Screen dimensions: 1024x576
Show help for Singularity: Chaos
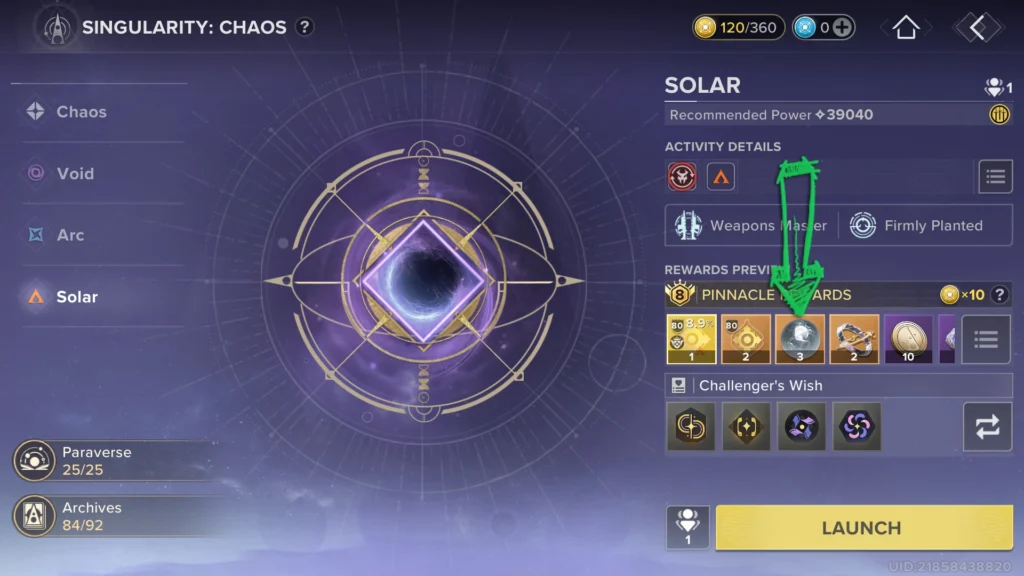tap(304, 27)
